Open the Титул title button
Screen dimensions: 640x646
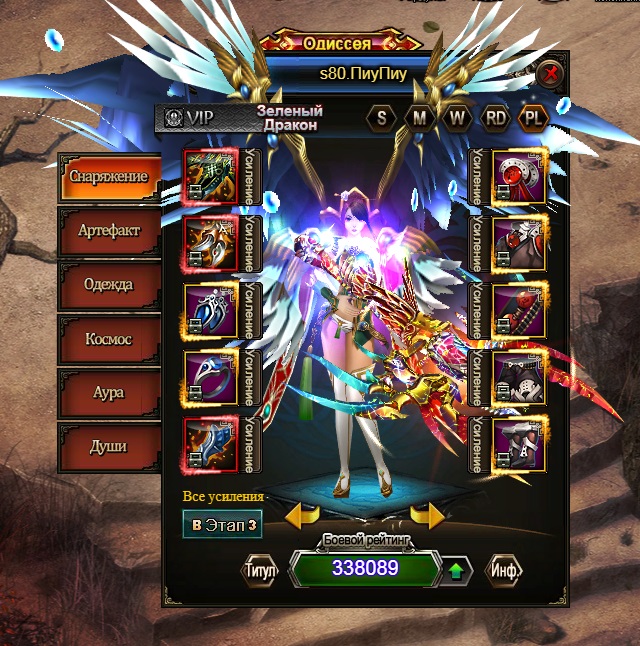click(x=260, y=569)
